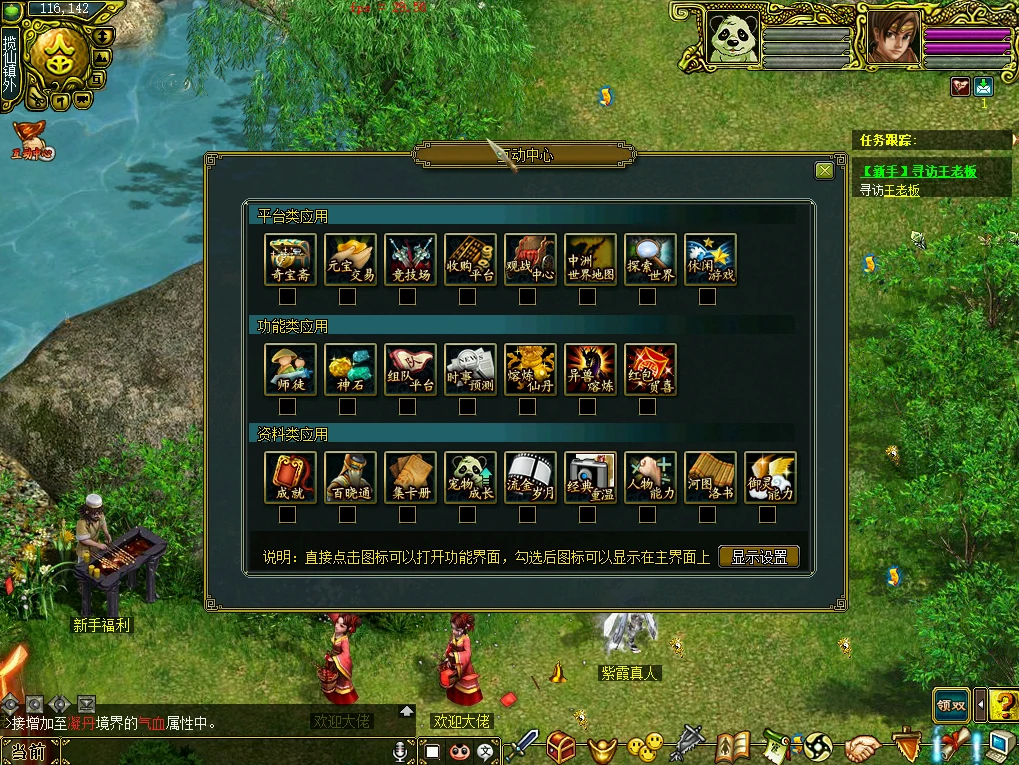Image resolution: width=1019 pixels, height=765 pixels.
Task: Click the 领双 button
Action: (951, 705)
